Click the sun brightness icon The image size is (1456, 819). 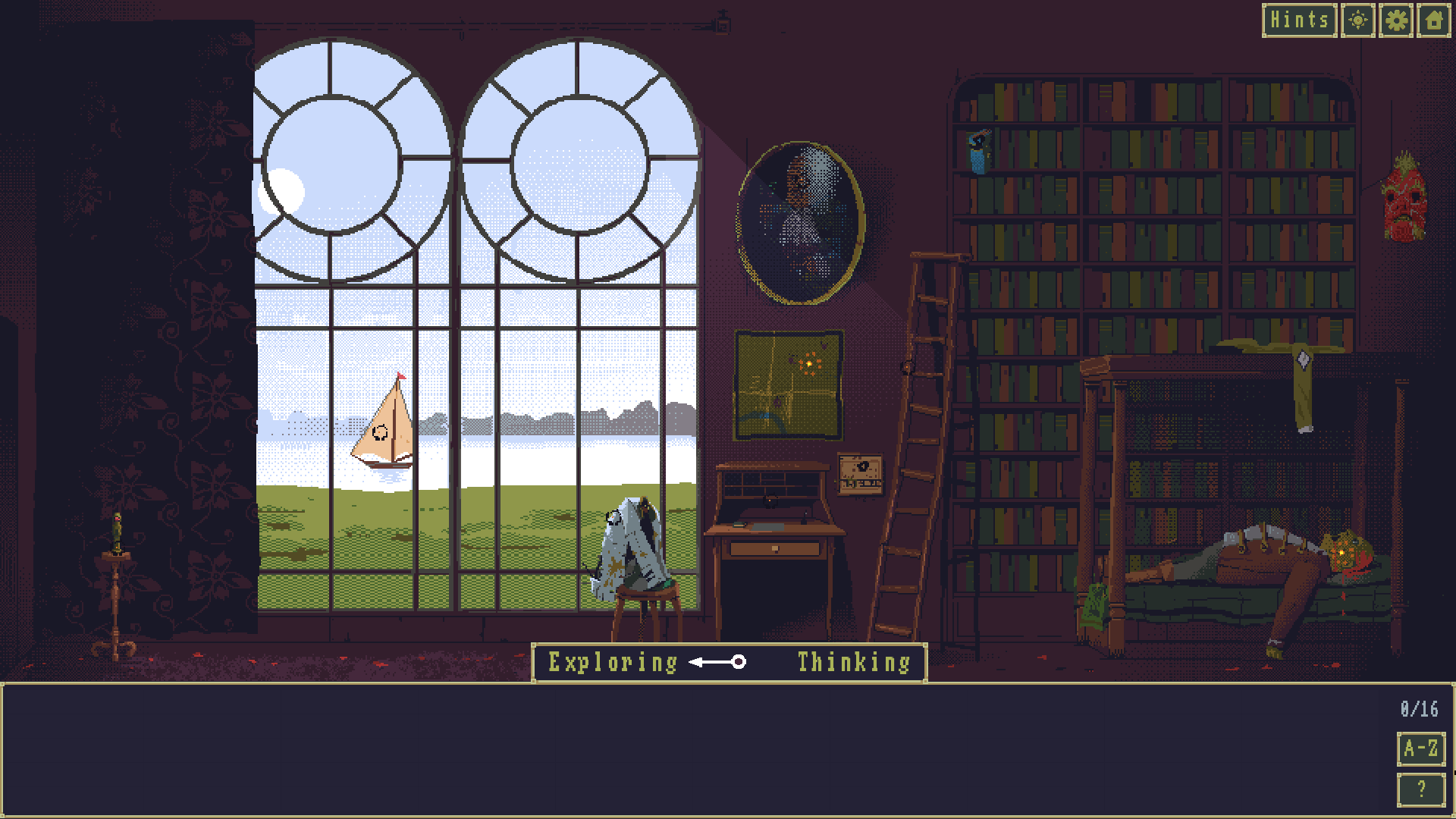pyautogui.click(x=1358, y=20)
